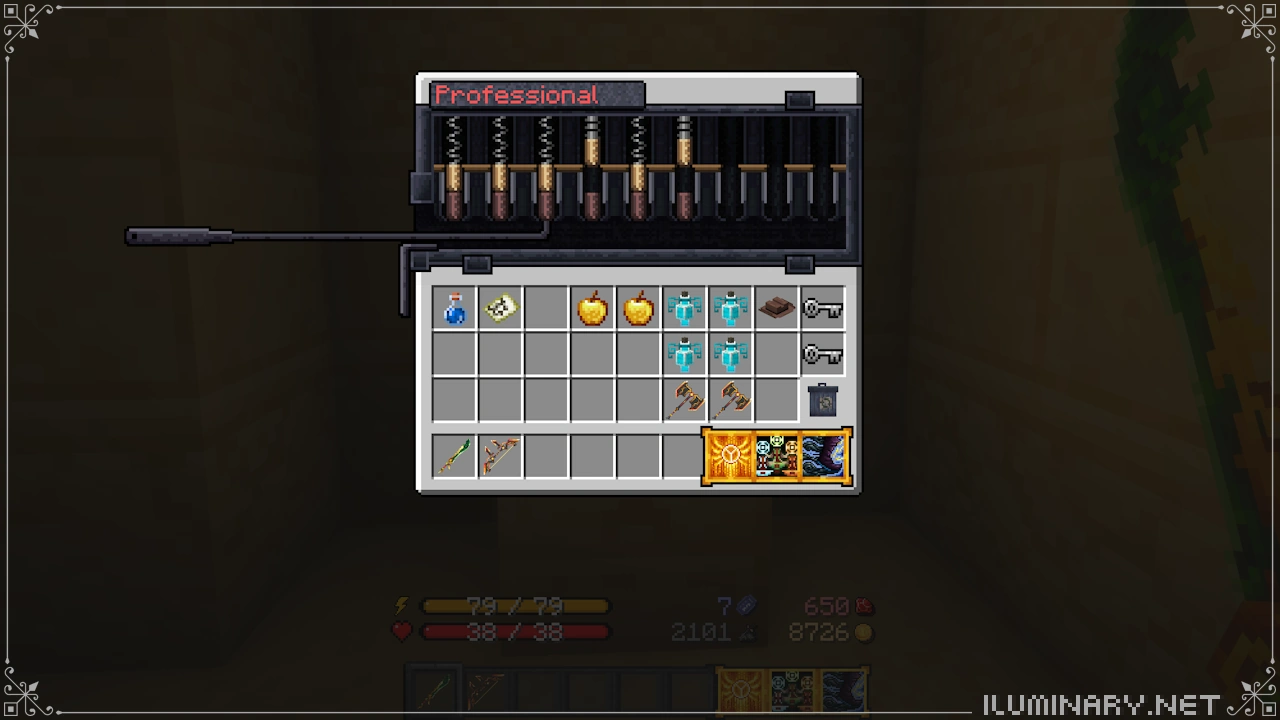Pick up the treasure map scroll
Viewport: 1280px width, 720px height.
(499, 308)
